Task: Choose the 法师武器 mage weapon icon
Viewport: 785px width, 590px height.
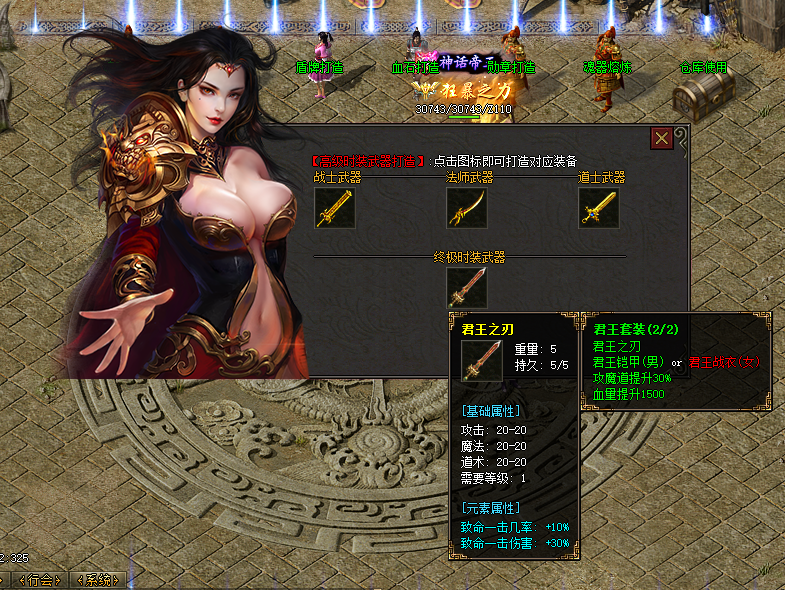Action: [466, 208]
